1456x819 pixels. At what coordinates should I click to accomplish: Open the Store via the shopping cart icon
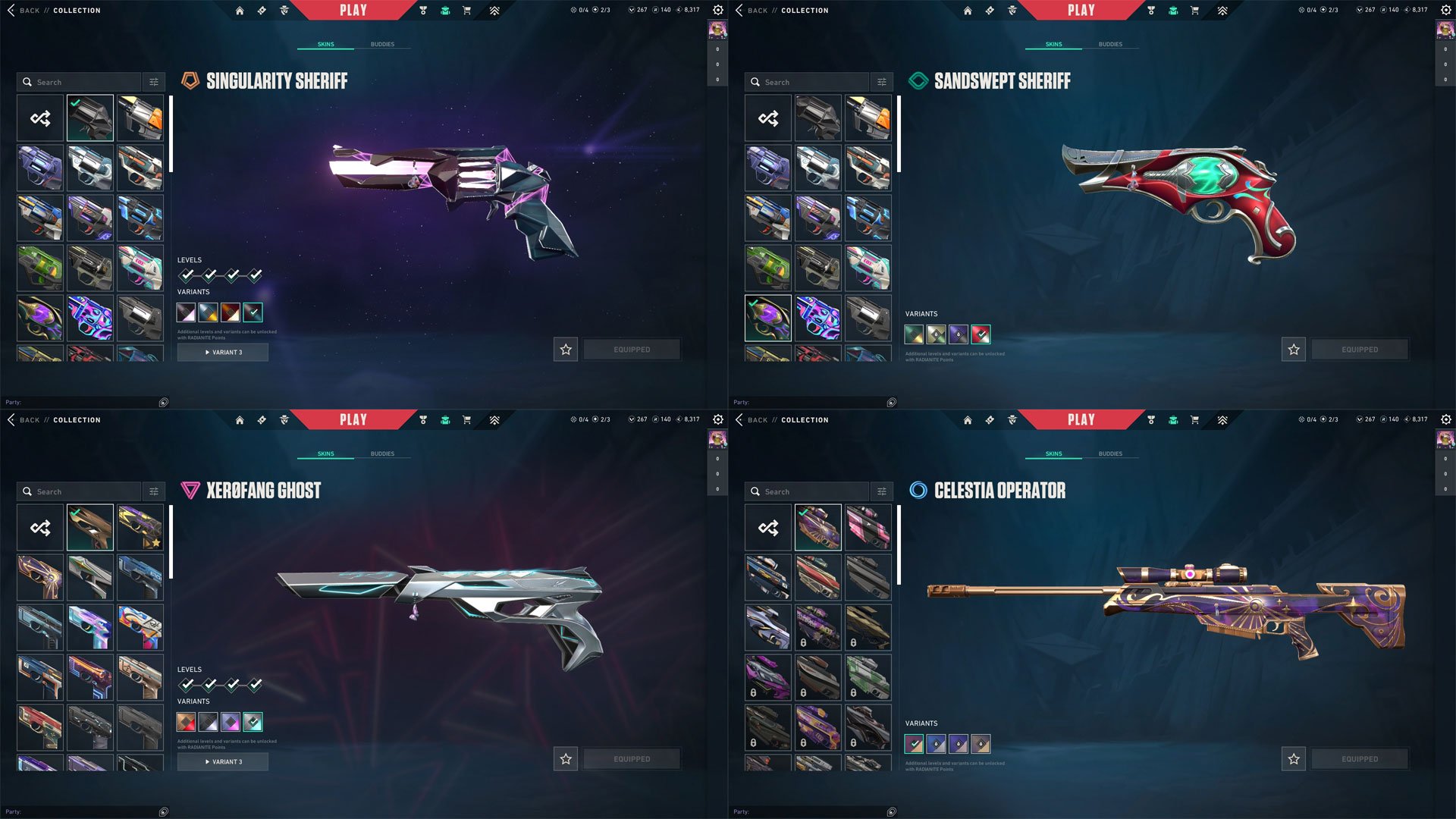468,11
